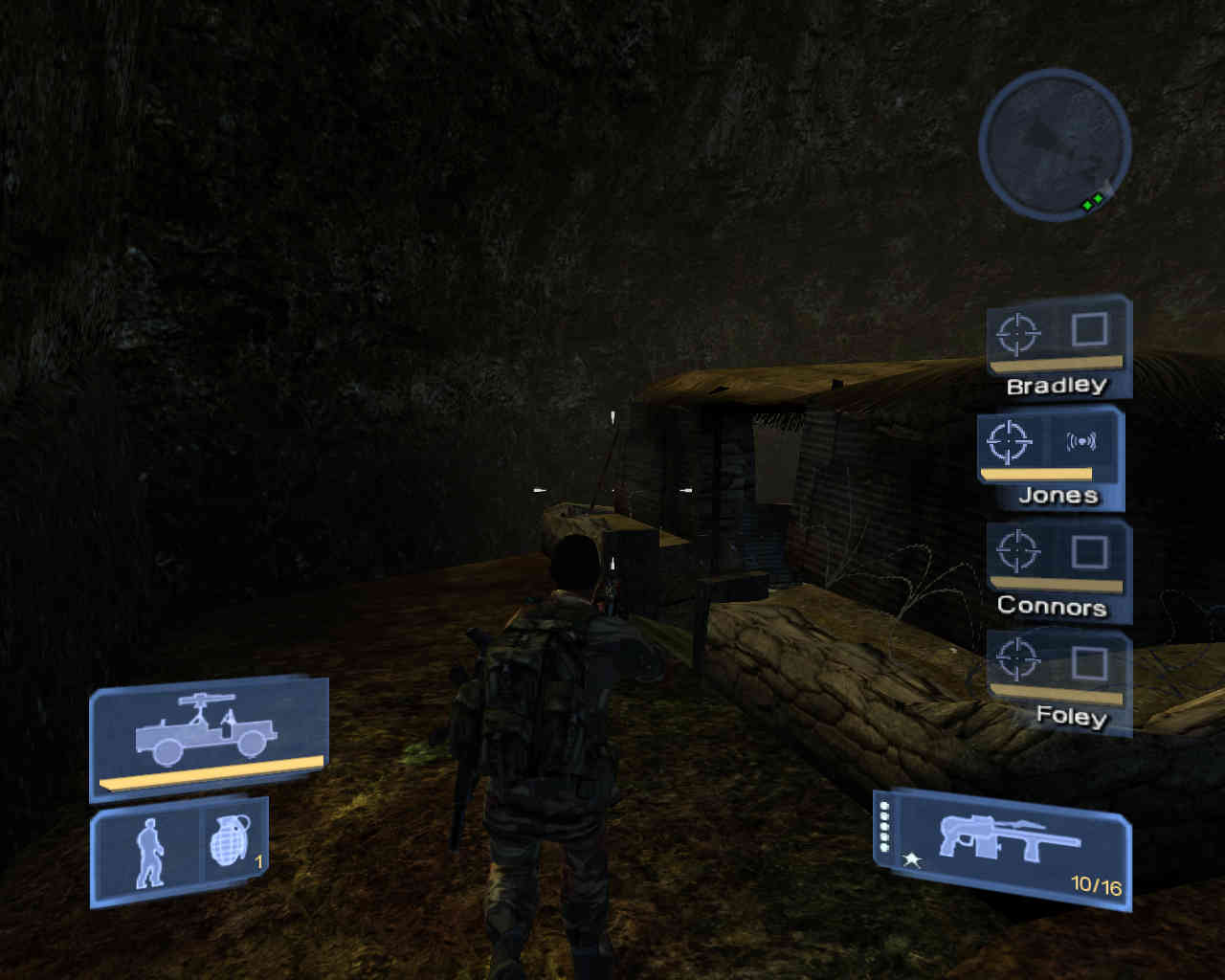Select squad member Jones's panel
Image resolution: width=1225 pixels, height=980 pixels.
click(1050, 458)
